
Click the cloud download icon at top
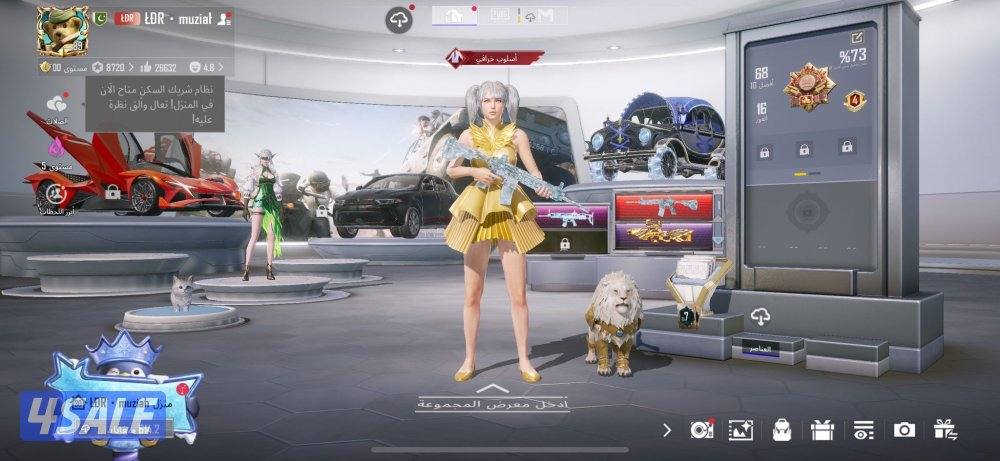point(399,19)
